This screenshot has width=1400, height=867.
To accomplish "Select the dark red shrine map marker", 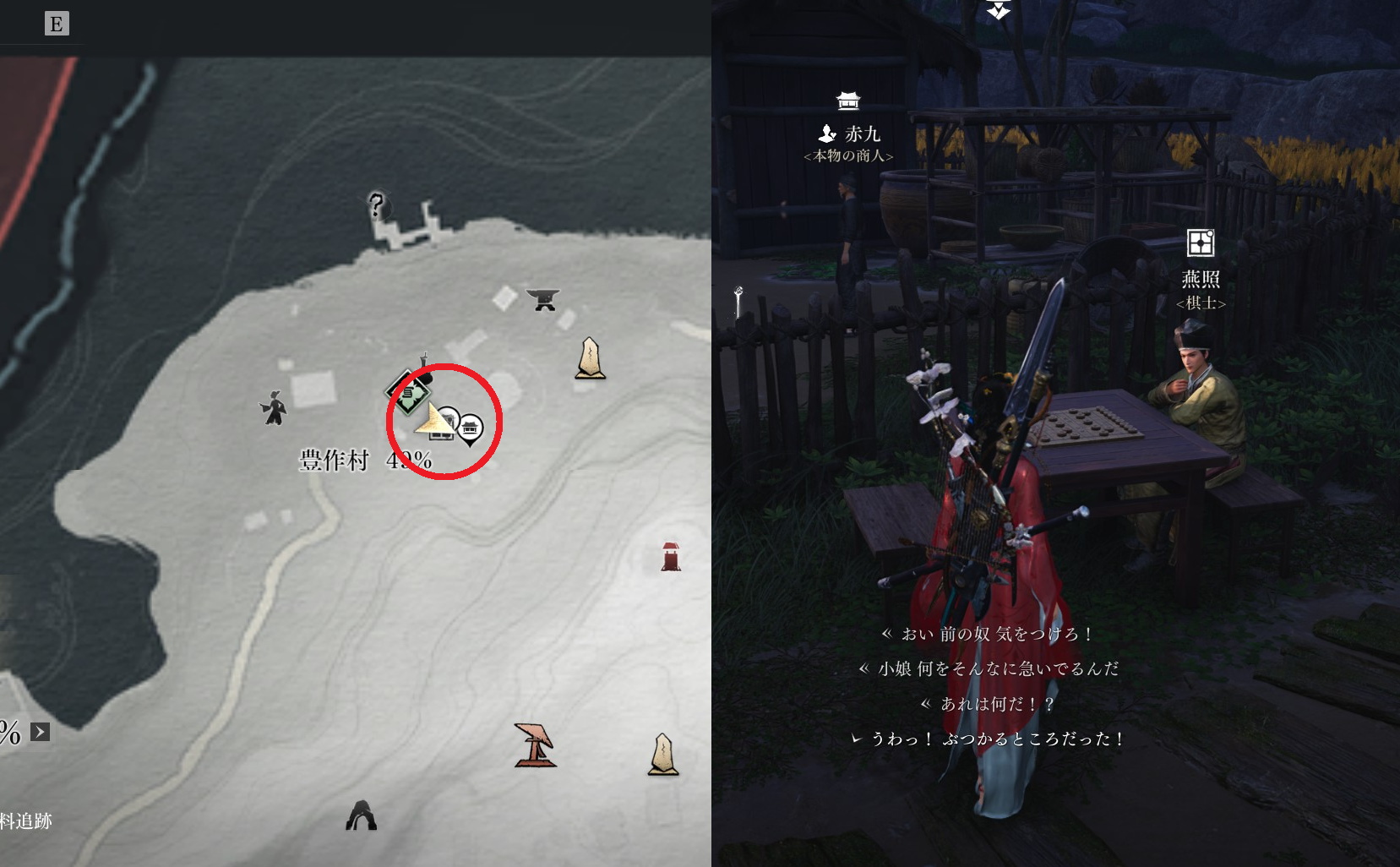I will coord(671,557).
